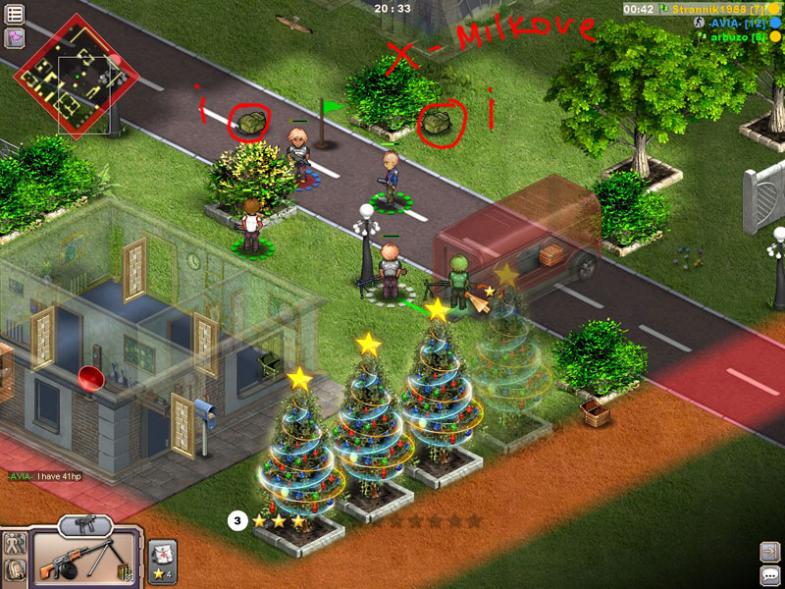Image resolution: width=785 pixels, height=589 pixels.
Task: Toggle the soldier stance icon
Action: click(14, 544)
